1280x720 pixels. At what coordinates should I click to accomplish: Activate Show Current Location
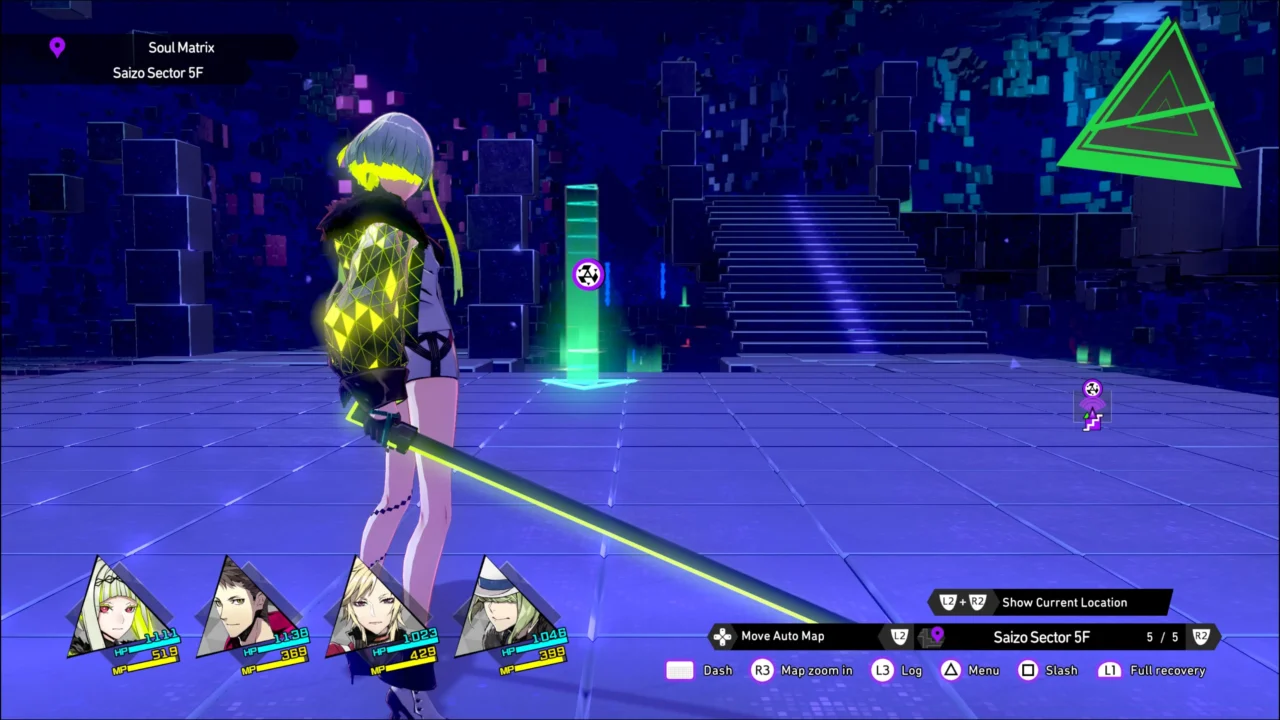click(x=1063, y=602)
